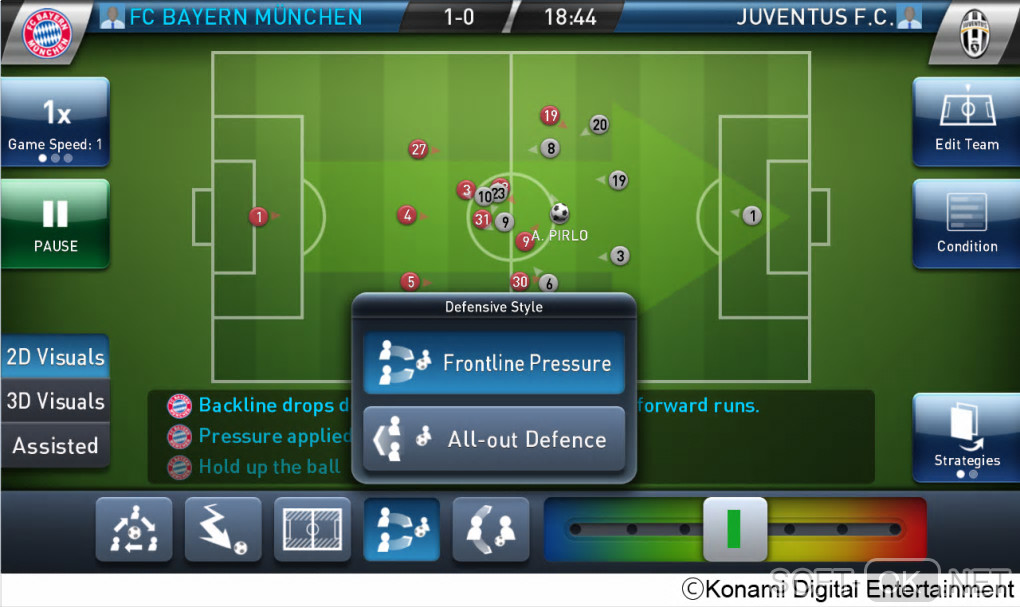The image size is (1020, 607).
Task: Select the two-player defence tactic toolbar icon
Action: pos(490,529)
